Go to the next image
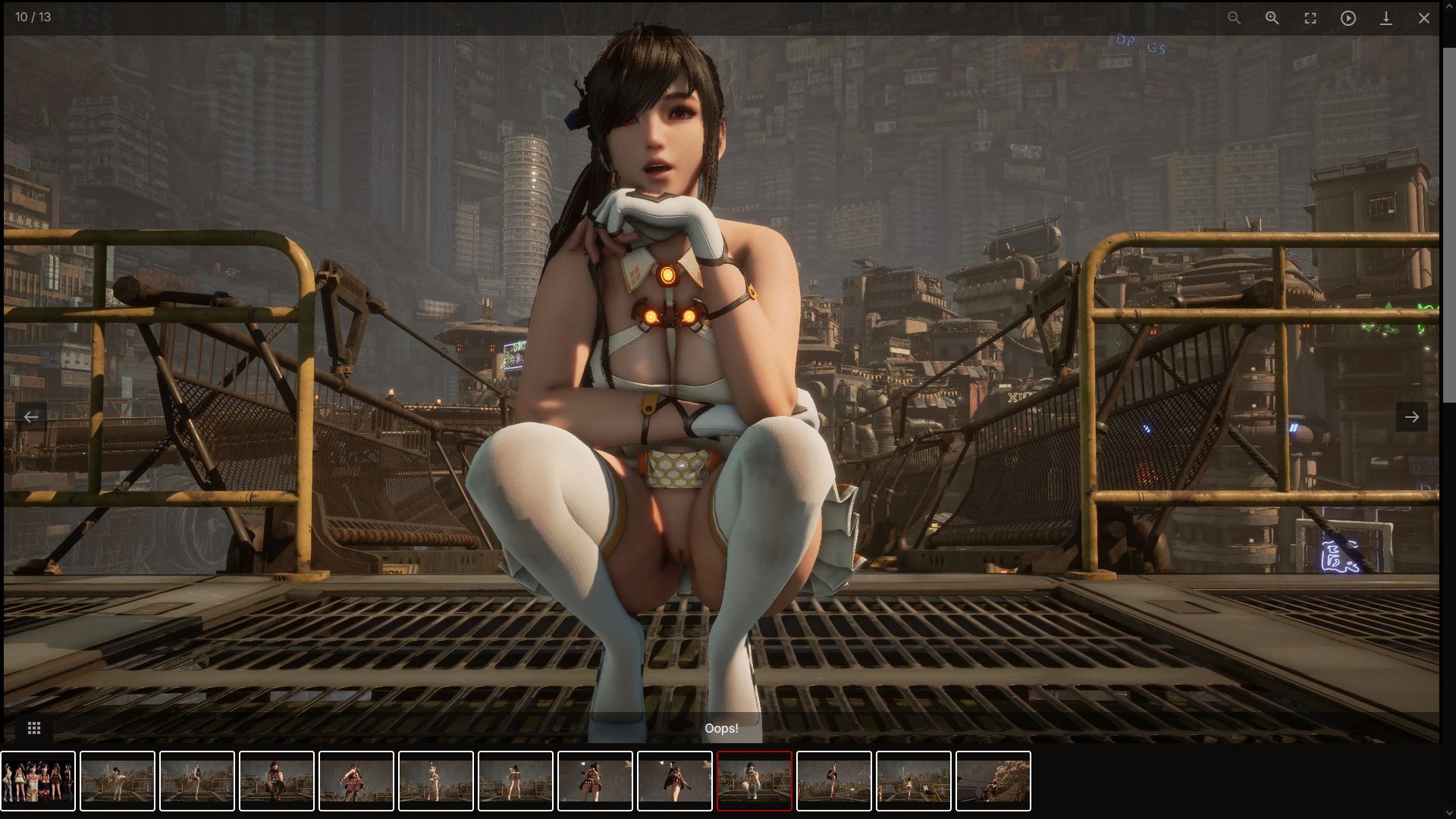Image resolution: width=1456 pixels, height=819 pixels. 1411,416
